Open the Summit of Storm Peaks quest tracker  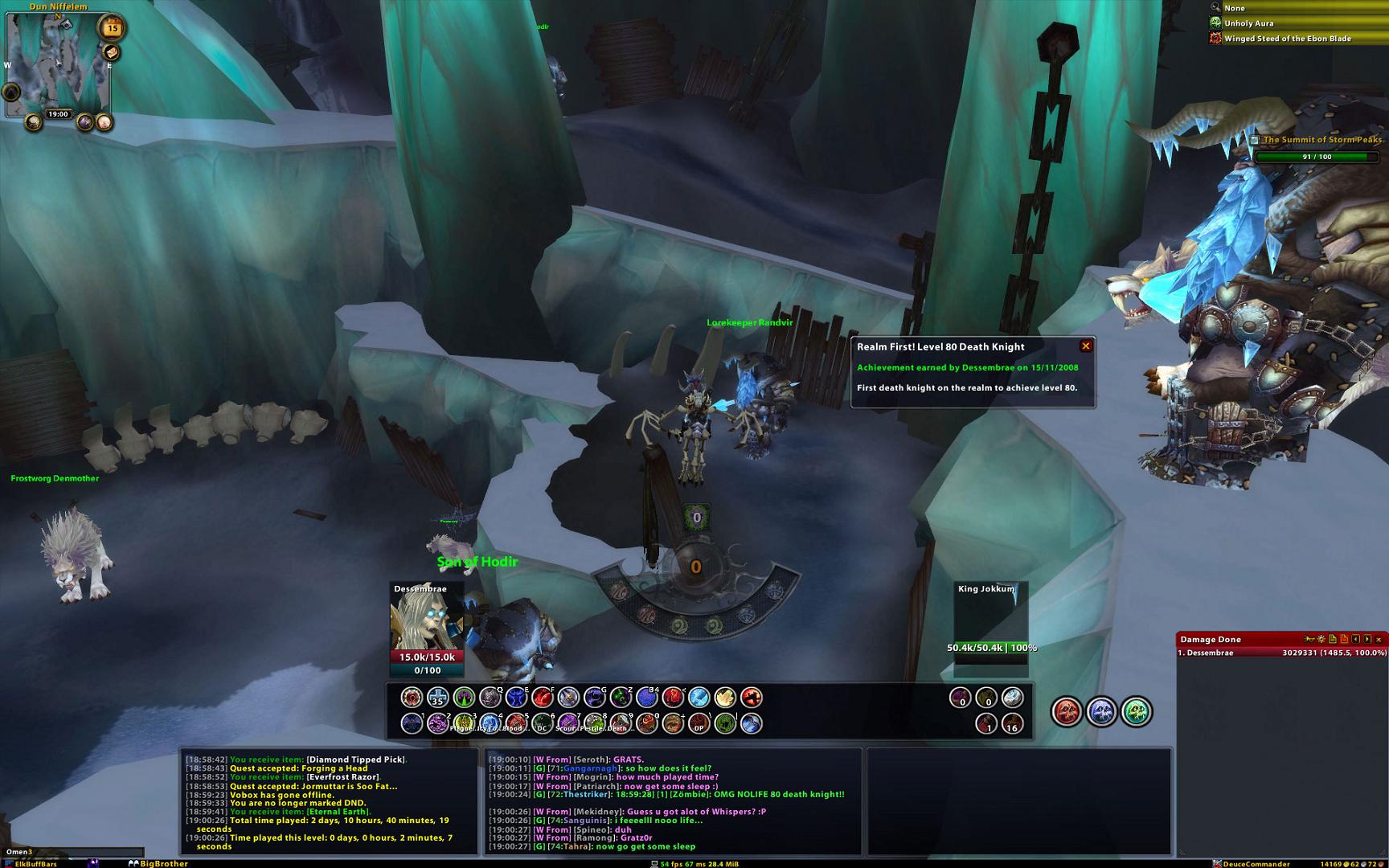click(x=1322, y=140)
